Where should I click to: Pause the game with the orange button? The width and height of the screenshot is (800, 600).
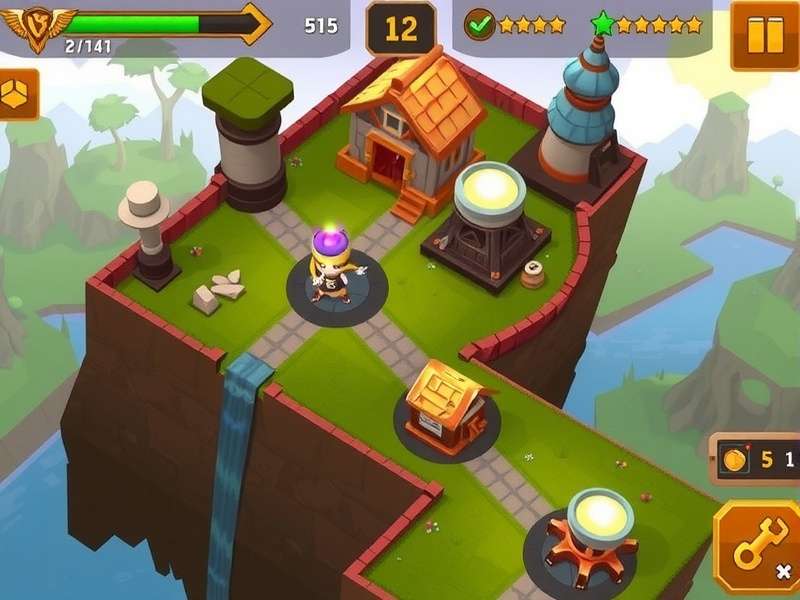[764, 35]
